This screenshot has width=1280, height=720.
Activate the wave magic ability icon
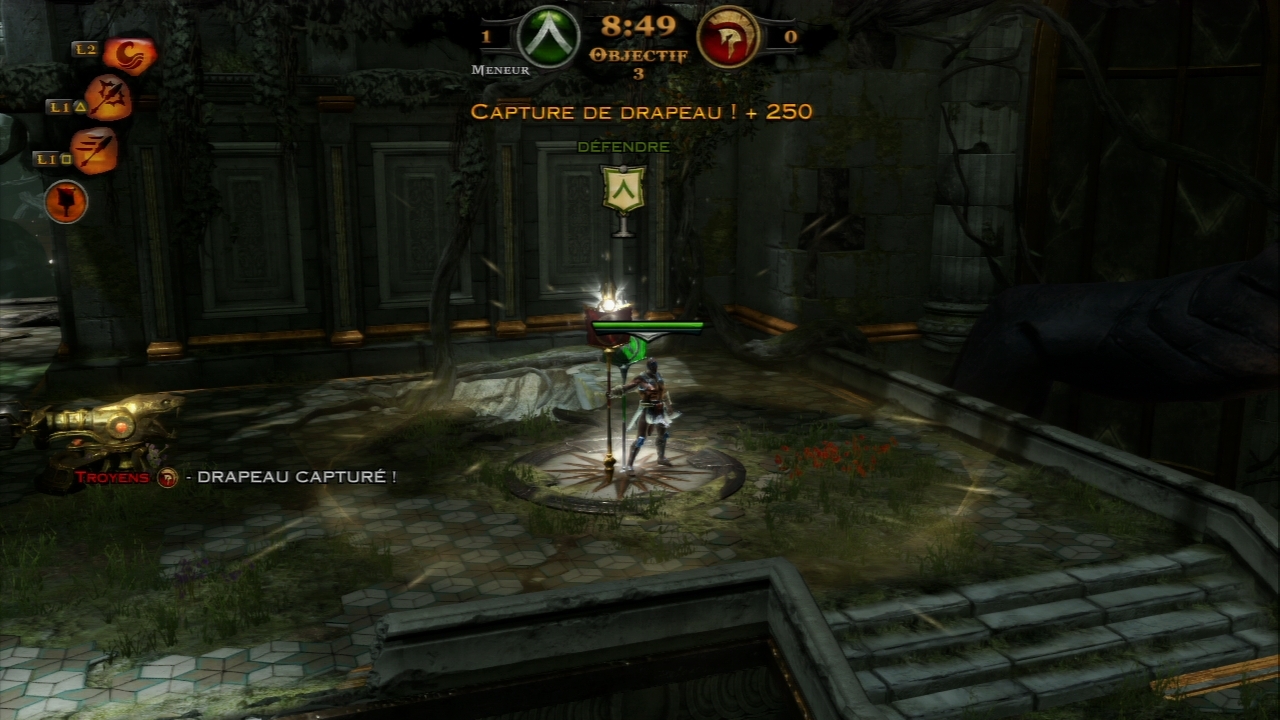click(129, 55)
